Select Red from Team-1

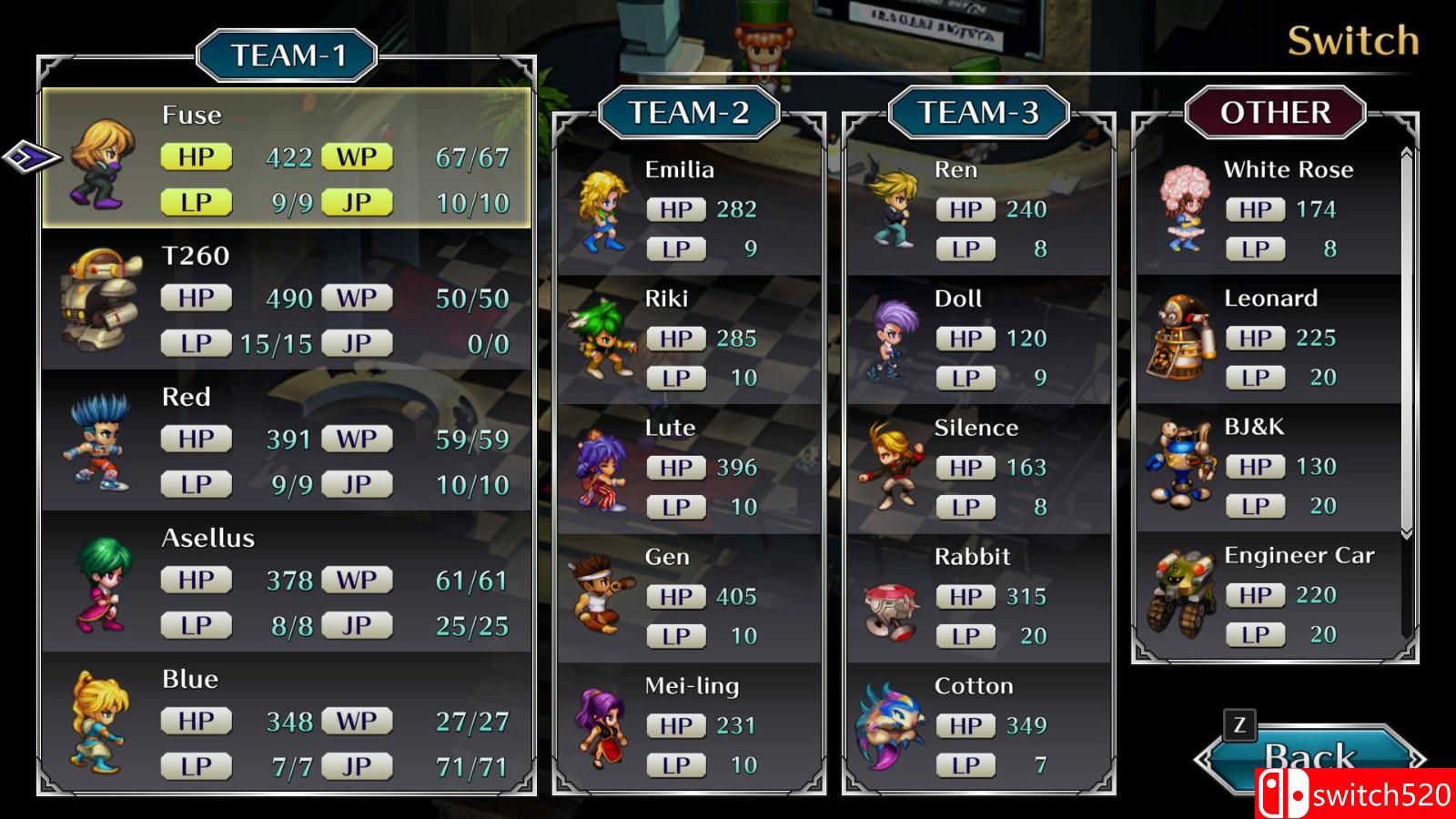[287, 441]
